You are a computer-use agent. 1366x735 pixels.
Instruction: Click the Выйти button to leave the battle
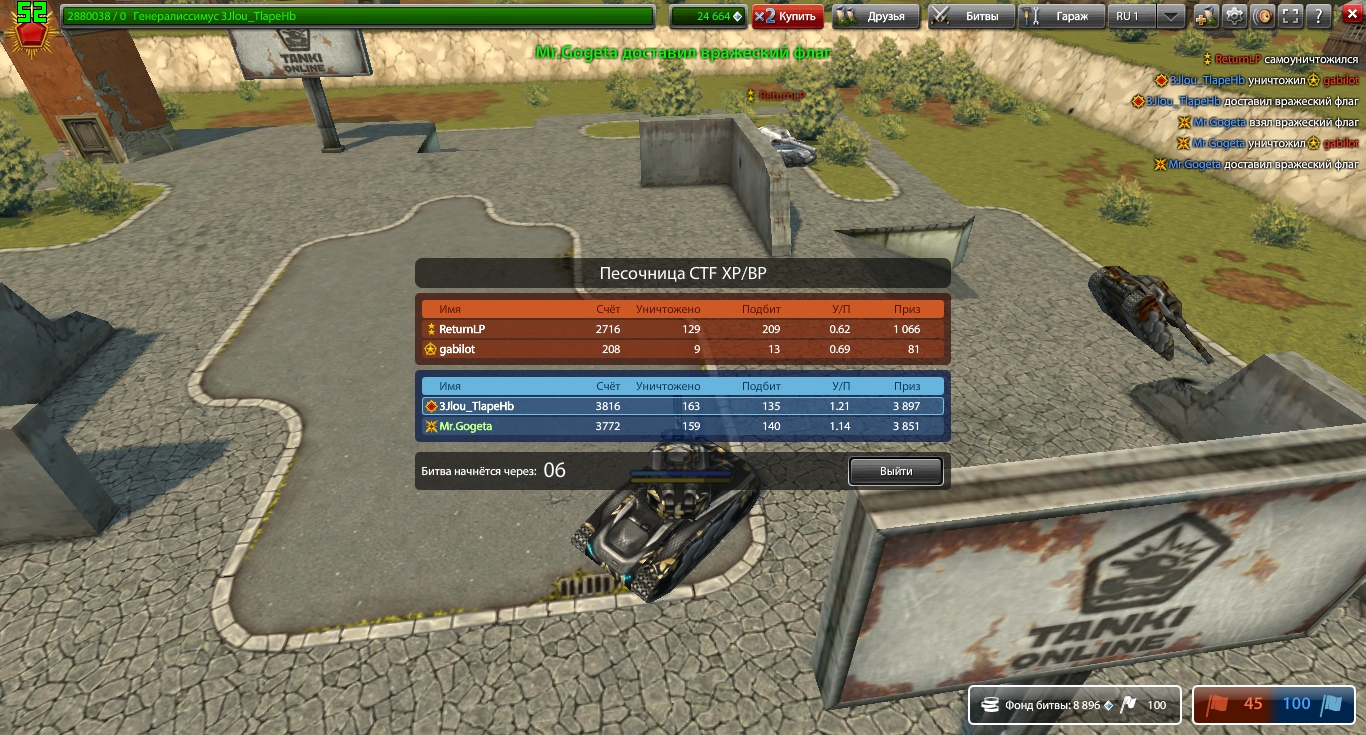point(895,471)
